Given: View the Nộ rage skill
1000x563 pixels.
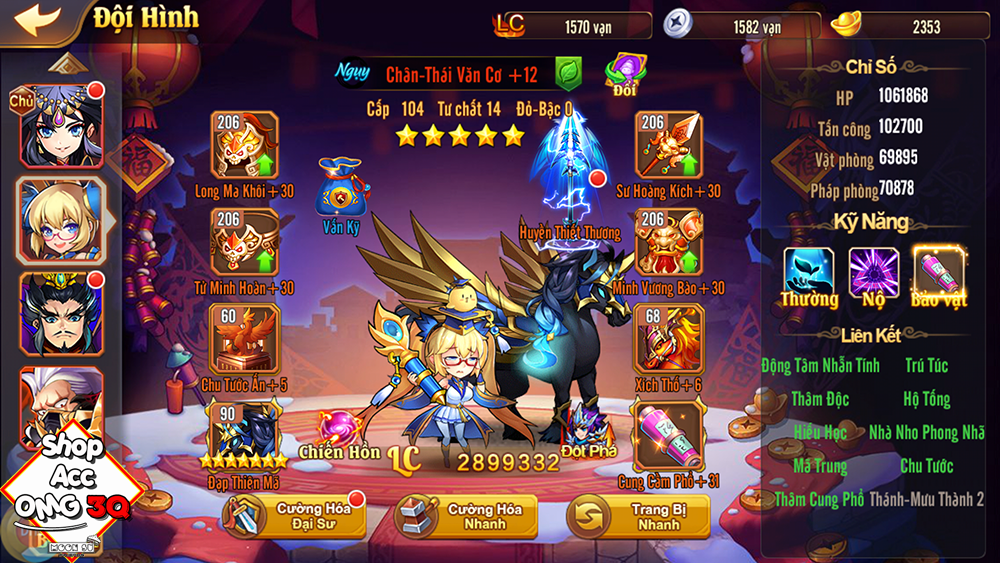Looking at the screenshot, I should pos(874,270).
